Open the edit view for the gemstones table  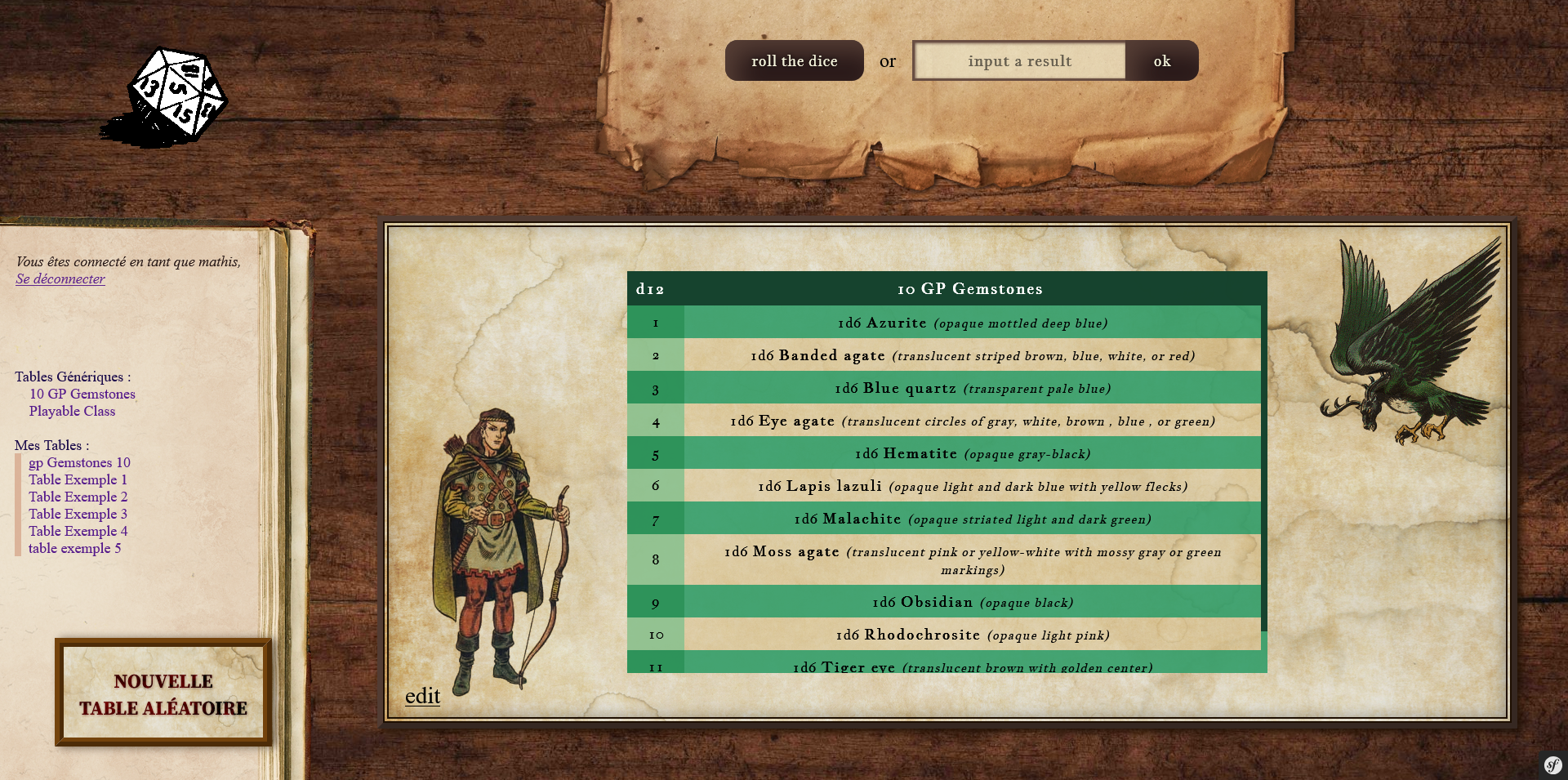click(421, 695)
